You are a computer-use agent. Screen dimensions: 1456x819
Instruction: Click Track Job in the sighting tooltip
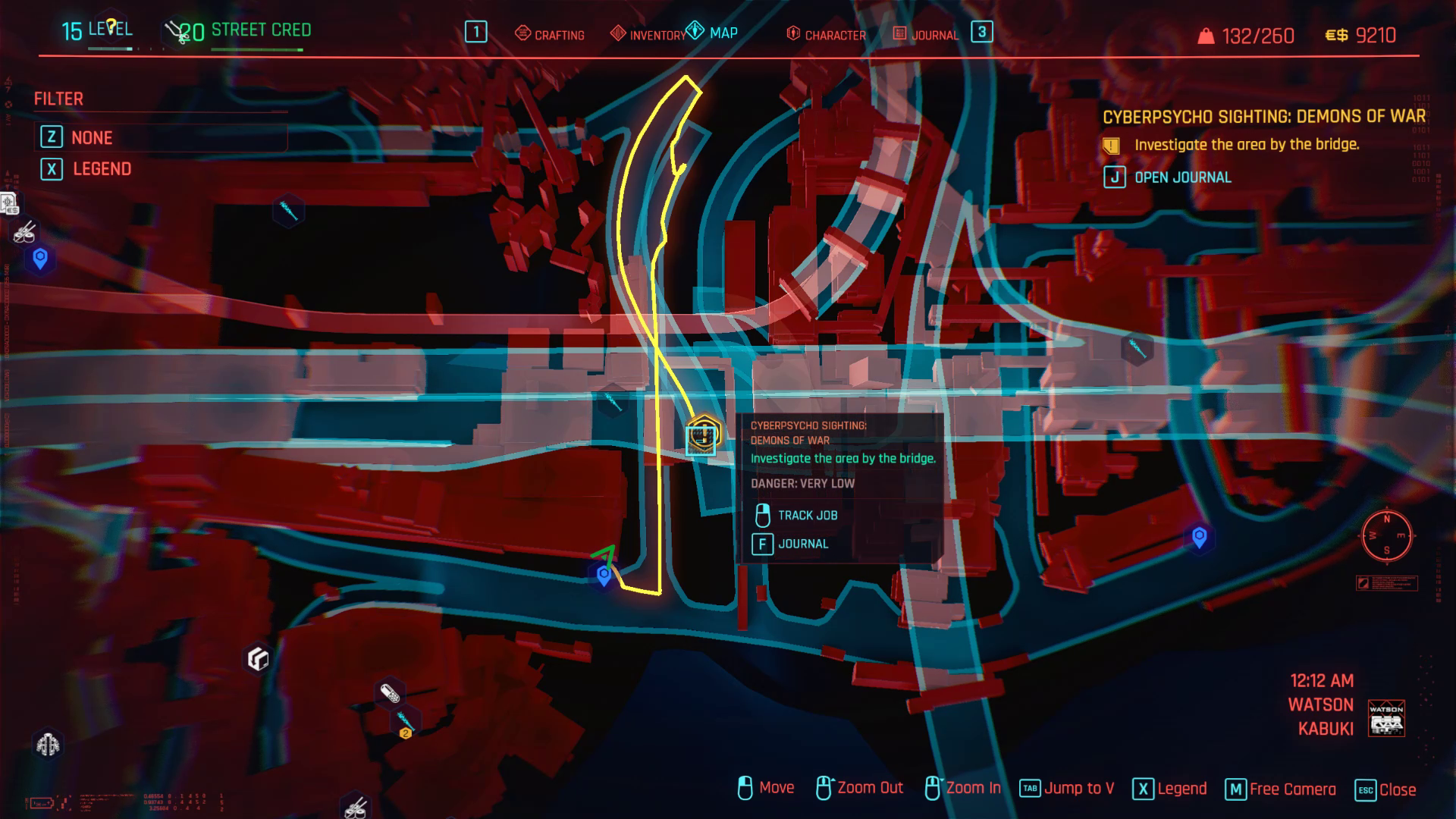point(806,515)
